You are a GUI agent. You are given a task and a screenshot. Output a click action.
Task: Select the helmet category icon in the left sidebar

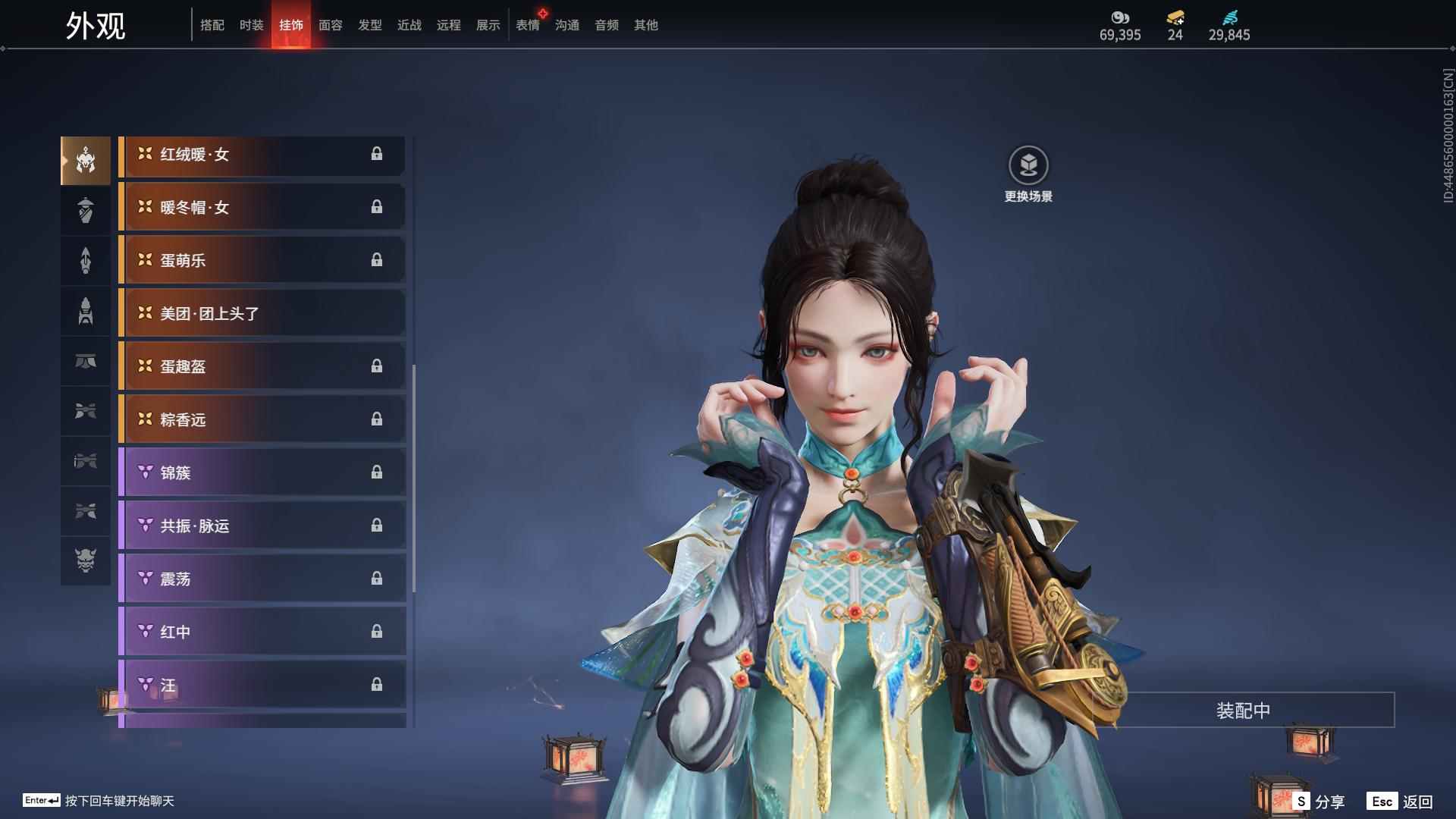coord(85,159)
